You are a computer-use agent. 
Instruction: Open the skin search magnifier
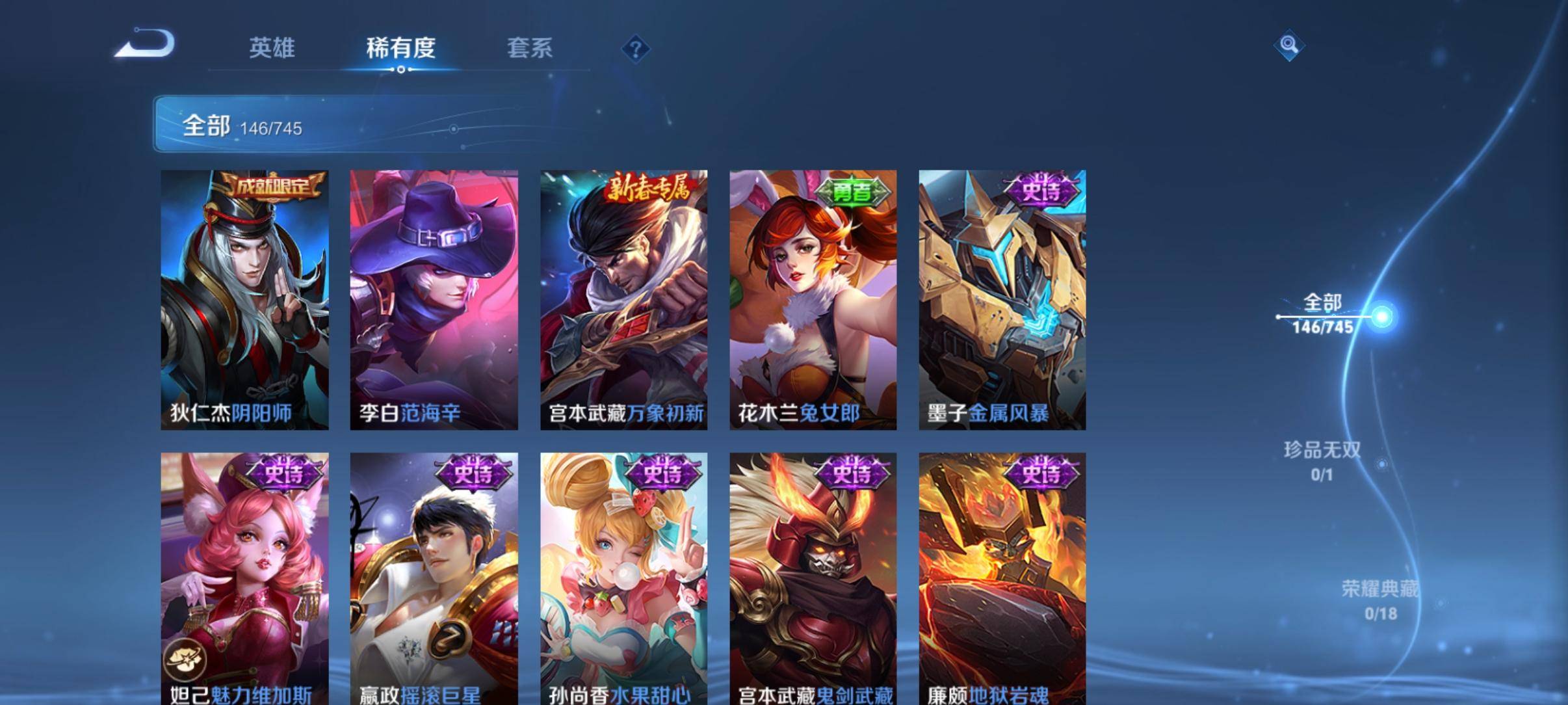tap(1288, 46)
